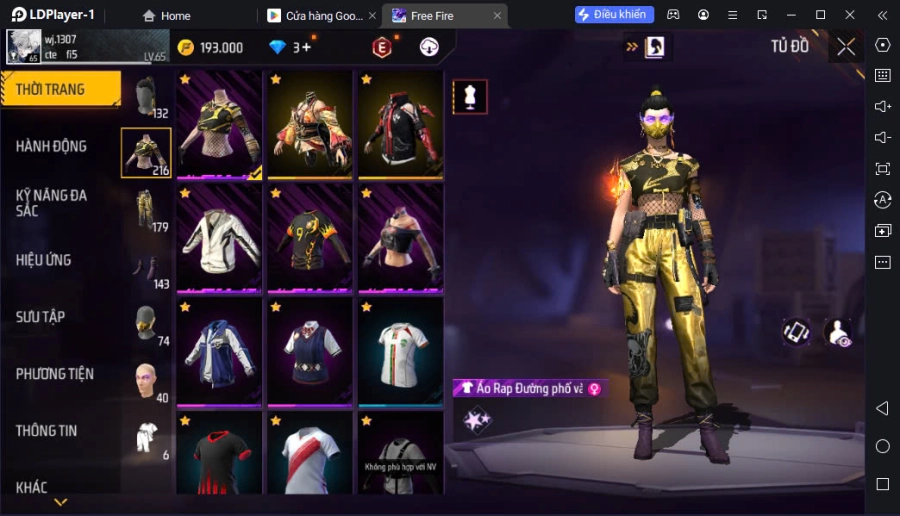Select the pants subcategory showing 179
The image size is (900, 516).
point(146,209)
